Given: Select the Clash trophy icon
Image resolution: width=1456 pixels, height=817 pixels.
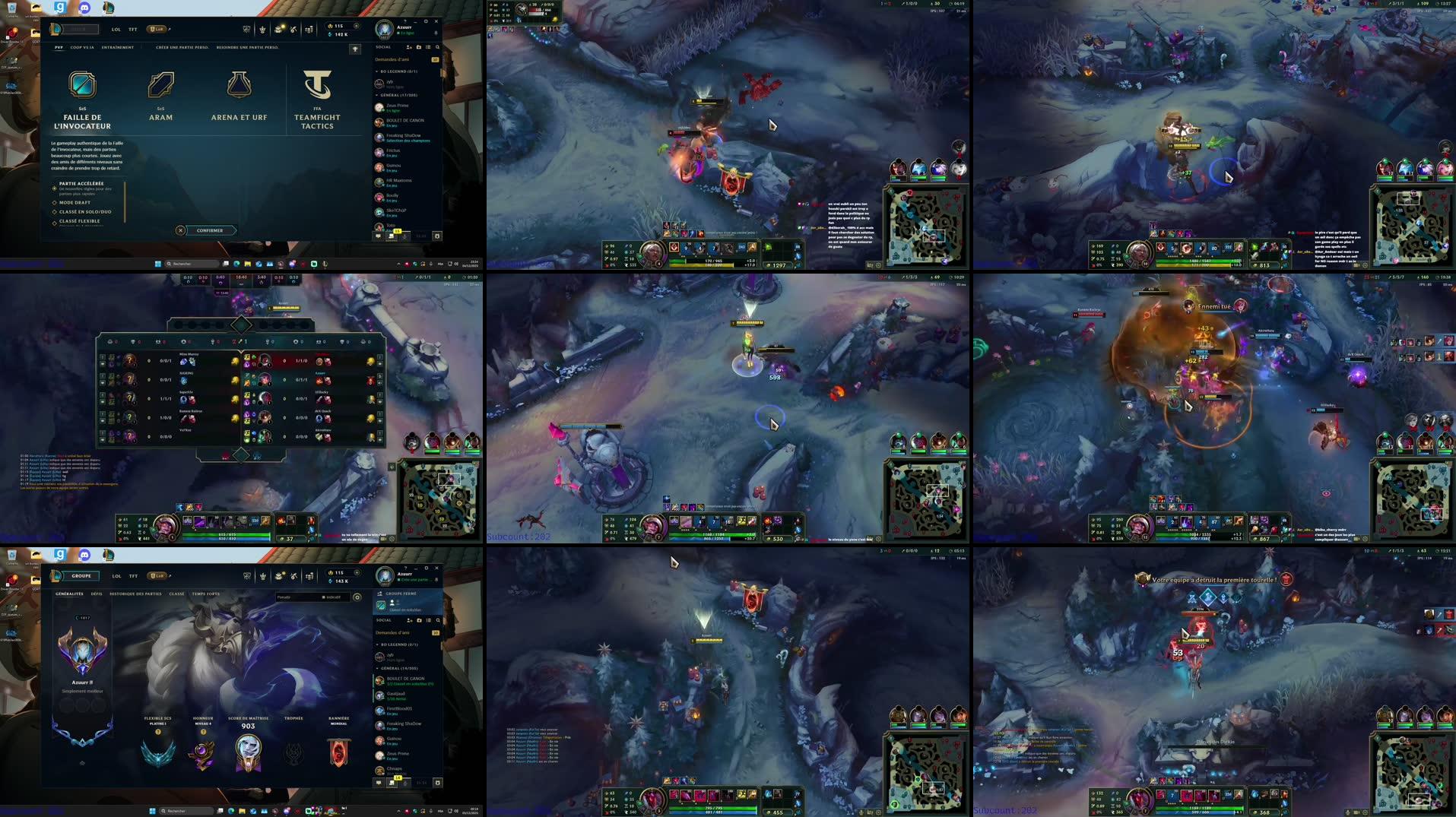Looking at the screenshot, I should tap(246, 29).
